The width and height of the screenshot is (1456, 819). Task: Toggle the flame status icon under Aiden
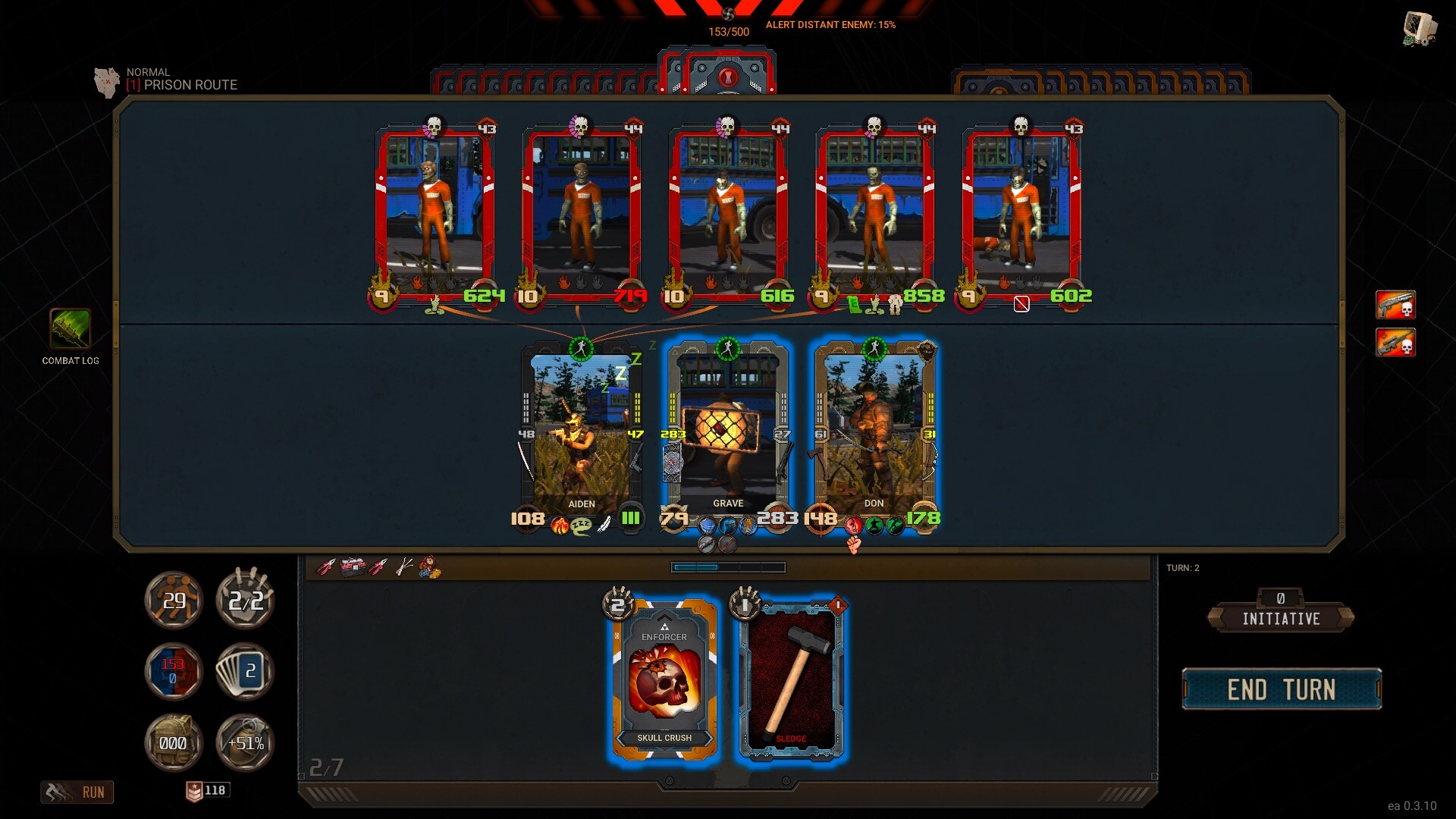(x=560, y=526)
